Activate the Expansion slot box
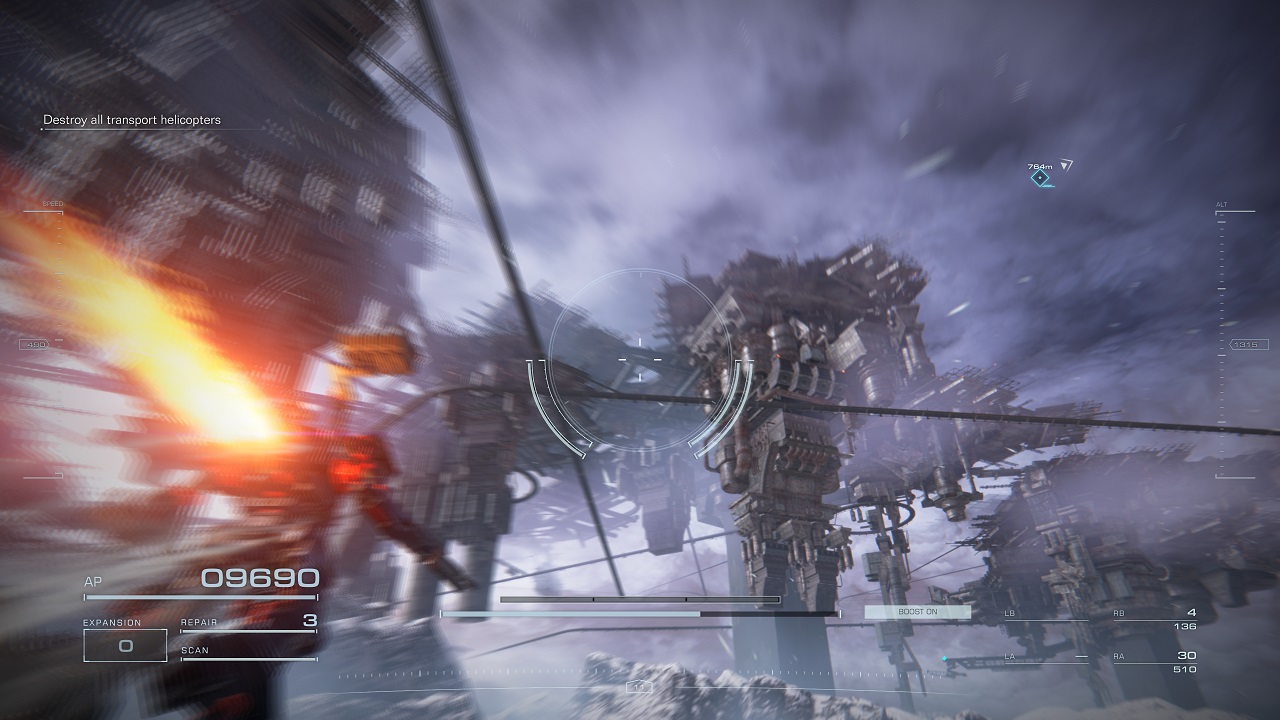This screenshot has height=720, width=1280. [x=125, y=645]
